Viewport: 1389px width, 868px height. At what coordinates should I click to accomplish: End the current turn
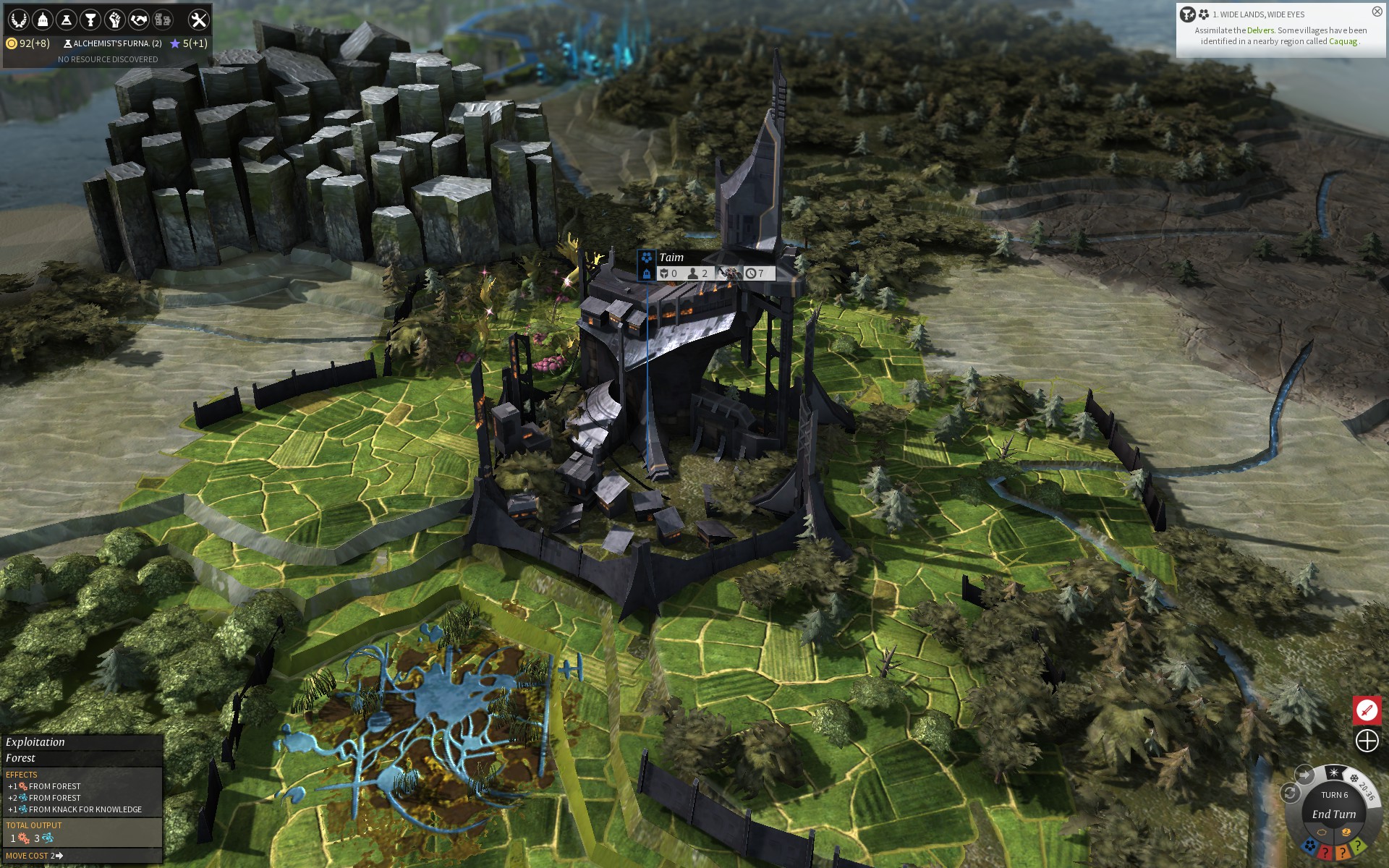tap(1333, 814)
